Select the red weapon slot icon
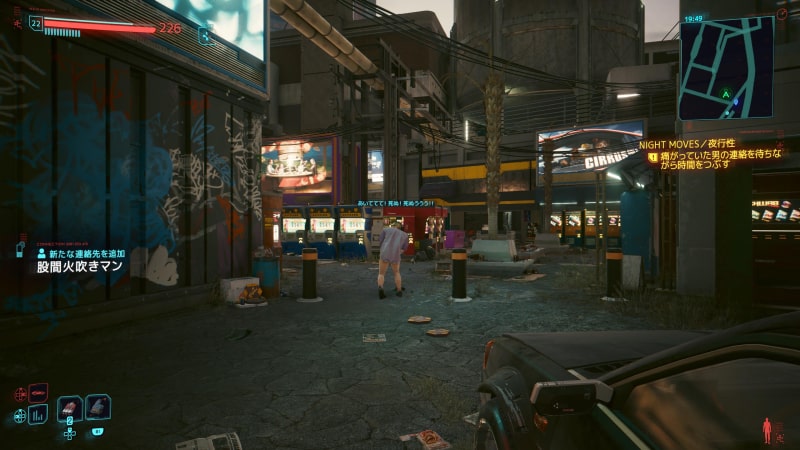The height and width of the screenshot is (450, 800). click(38, 392)
